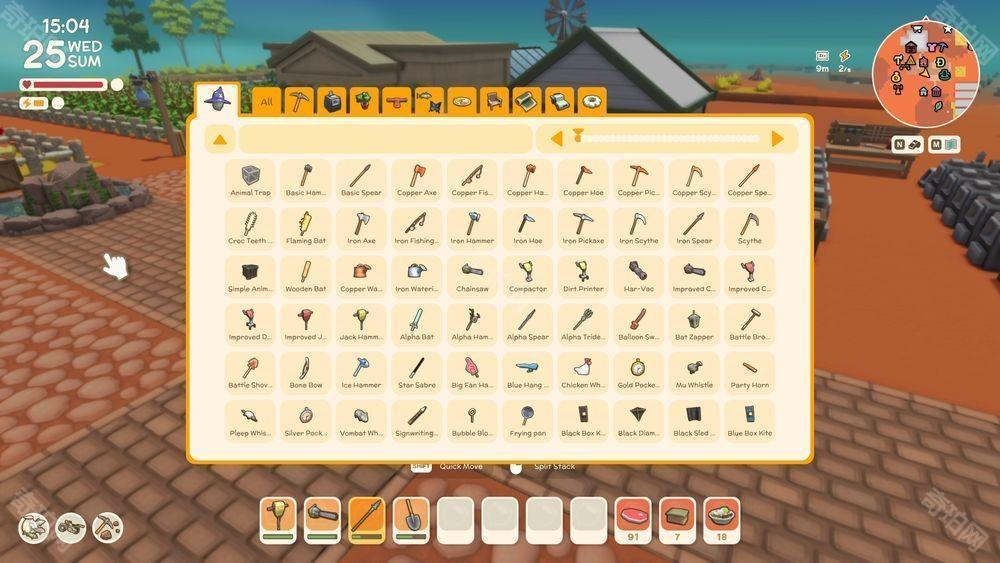Select the Chainsaw item
Screen dimensions: 1000x563
pyautogui.click(x=472, y=275)
